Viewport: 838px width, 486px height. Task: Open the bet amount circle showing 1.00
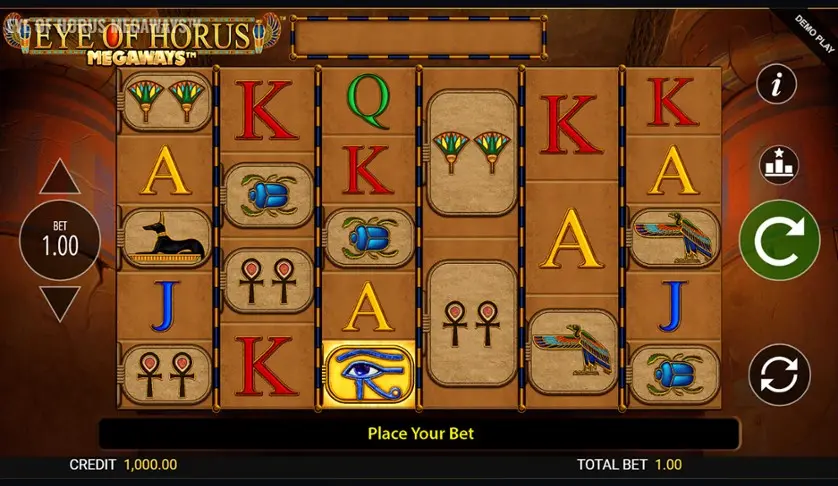pyautogui.click(x=60, y=241)
